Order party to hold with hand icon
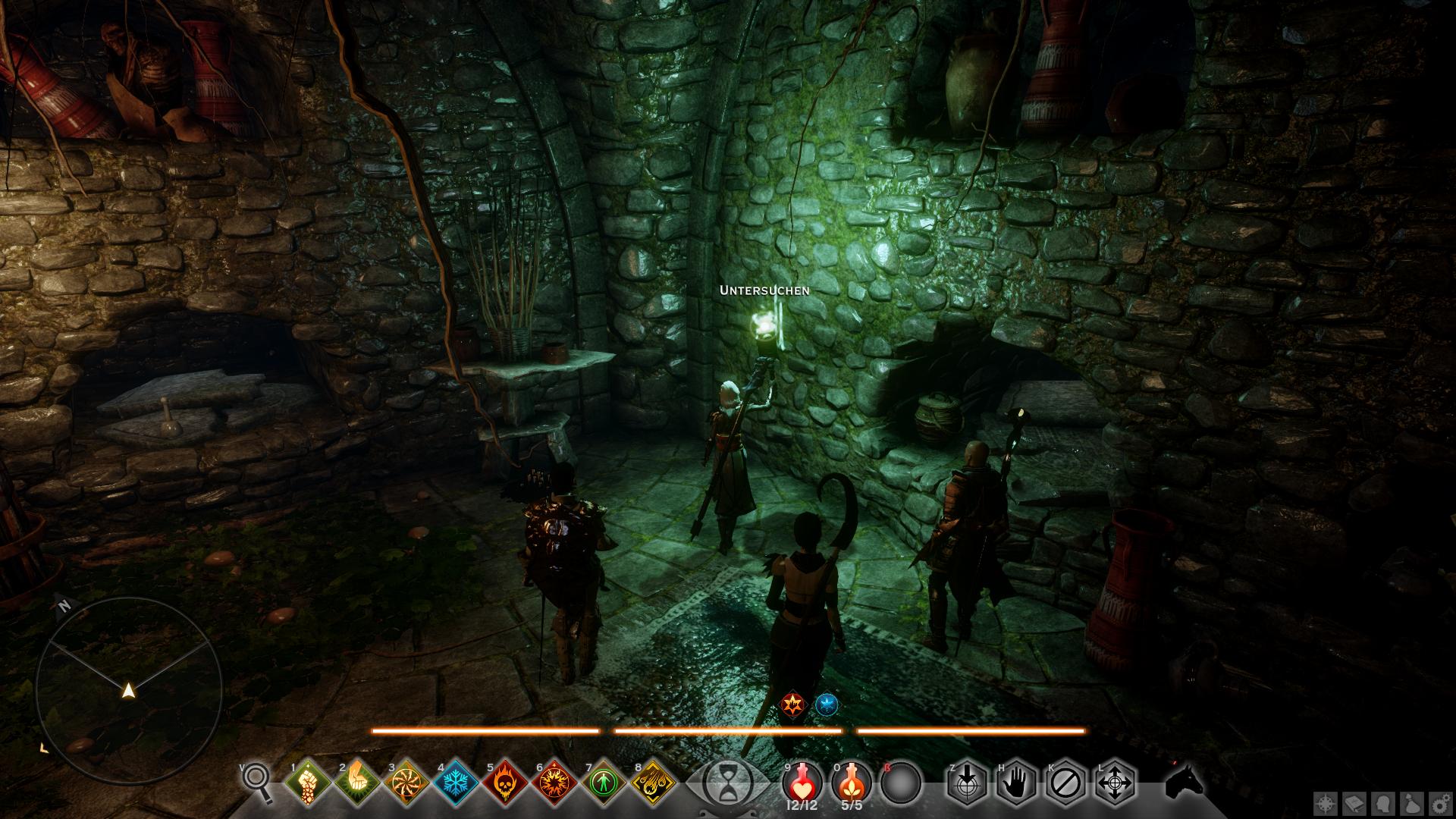This screenshot has height=819, width=1456. coord(1017,782)
